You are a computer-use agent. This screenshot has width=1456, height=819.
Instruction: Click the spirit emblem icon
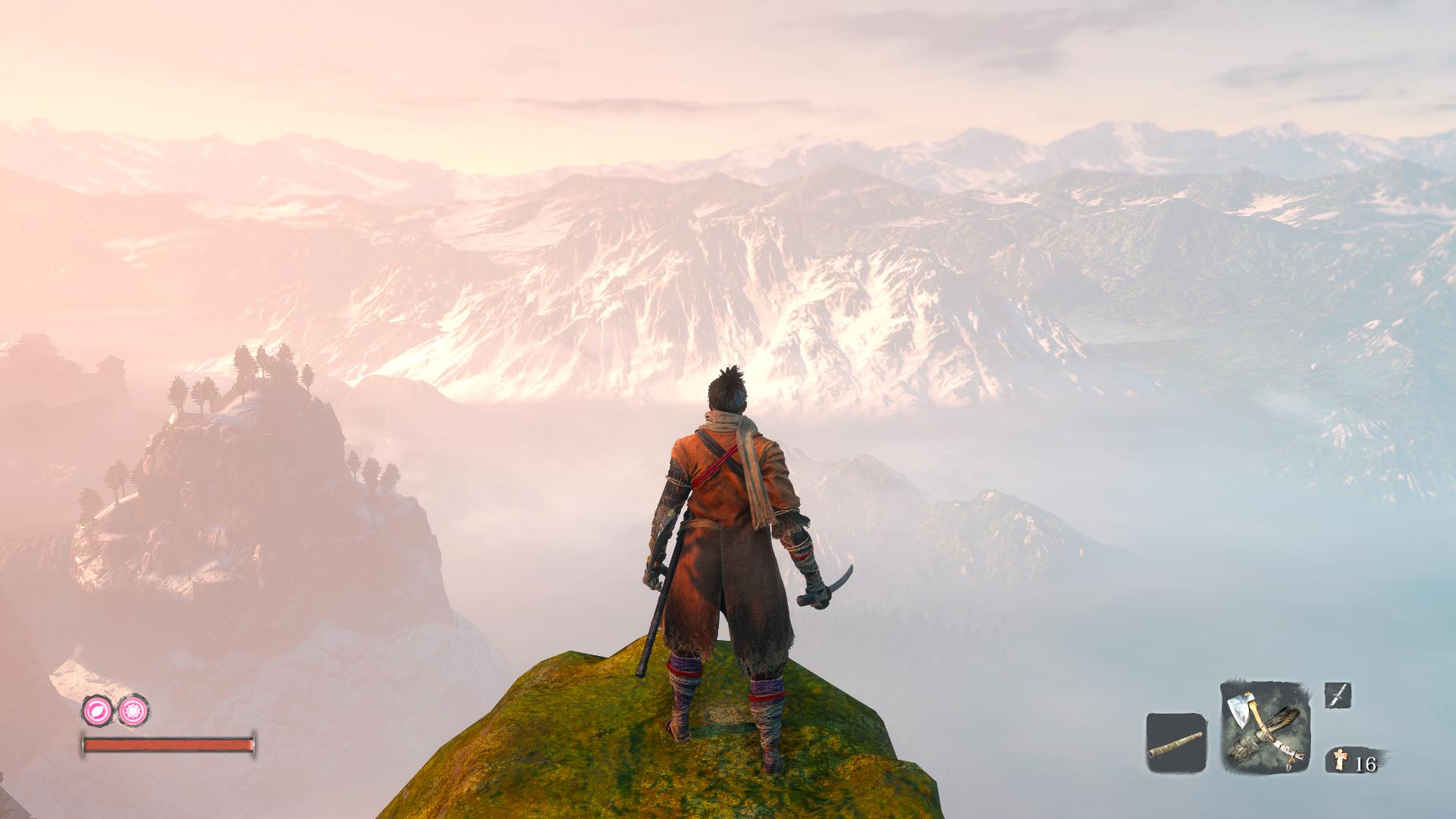click(x=1341, y=761)
